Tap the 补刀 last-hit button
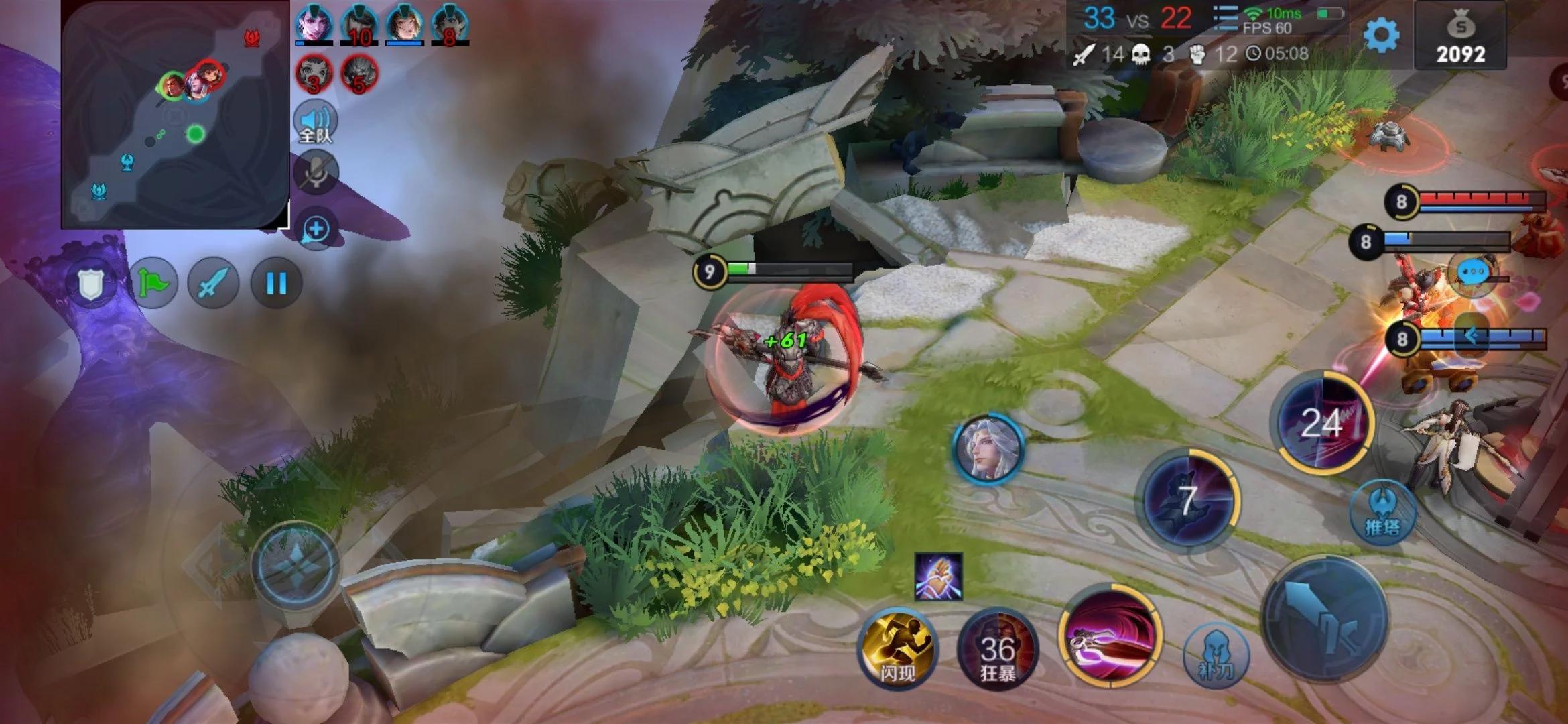The image size is (1568, 724). click(1216, 655)
